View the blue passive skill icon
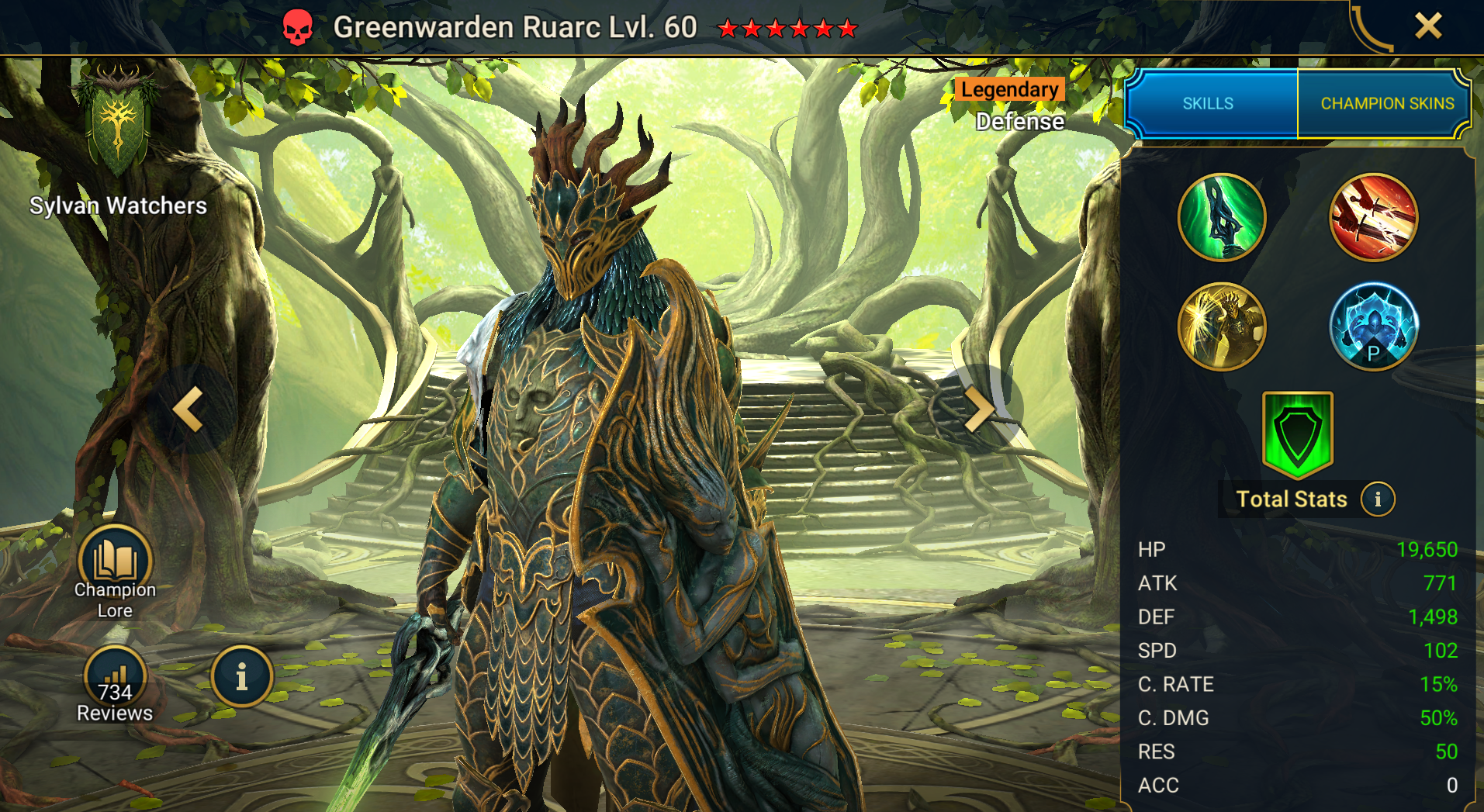This screenshot has width=1484, height=812. (x=1373, y=326)
